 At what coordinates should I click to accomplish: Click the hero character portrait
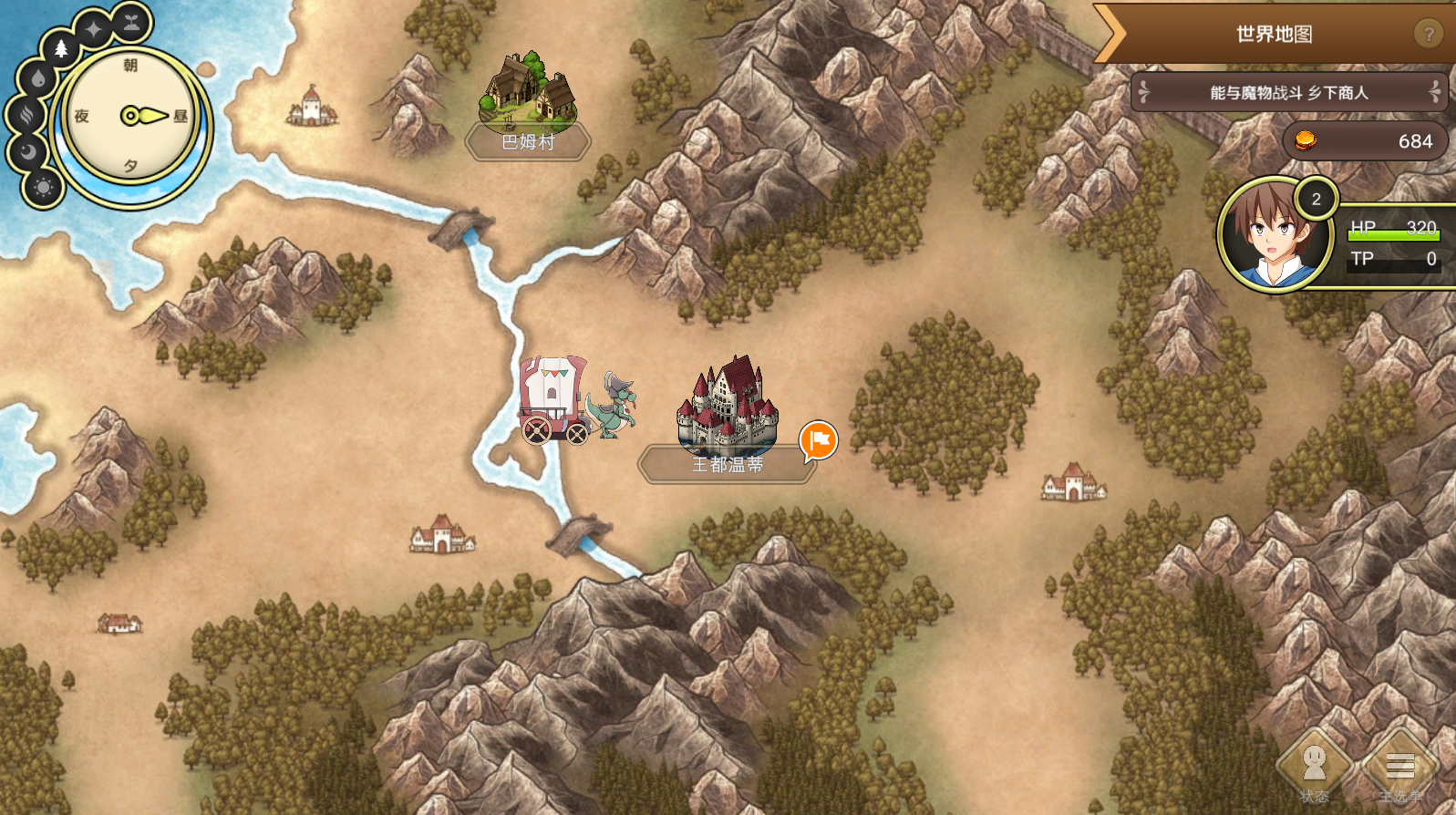pos(1274,234)
